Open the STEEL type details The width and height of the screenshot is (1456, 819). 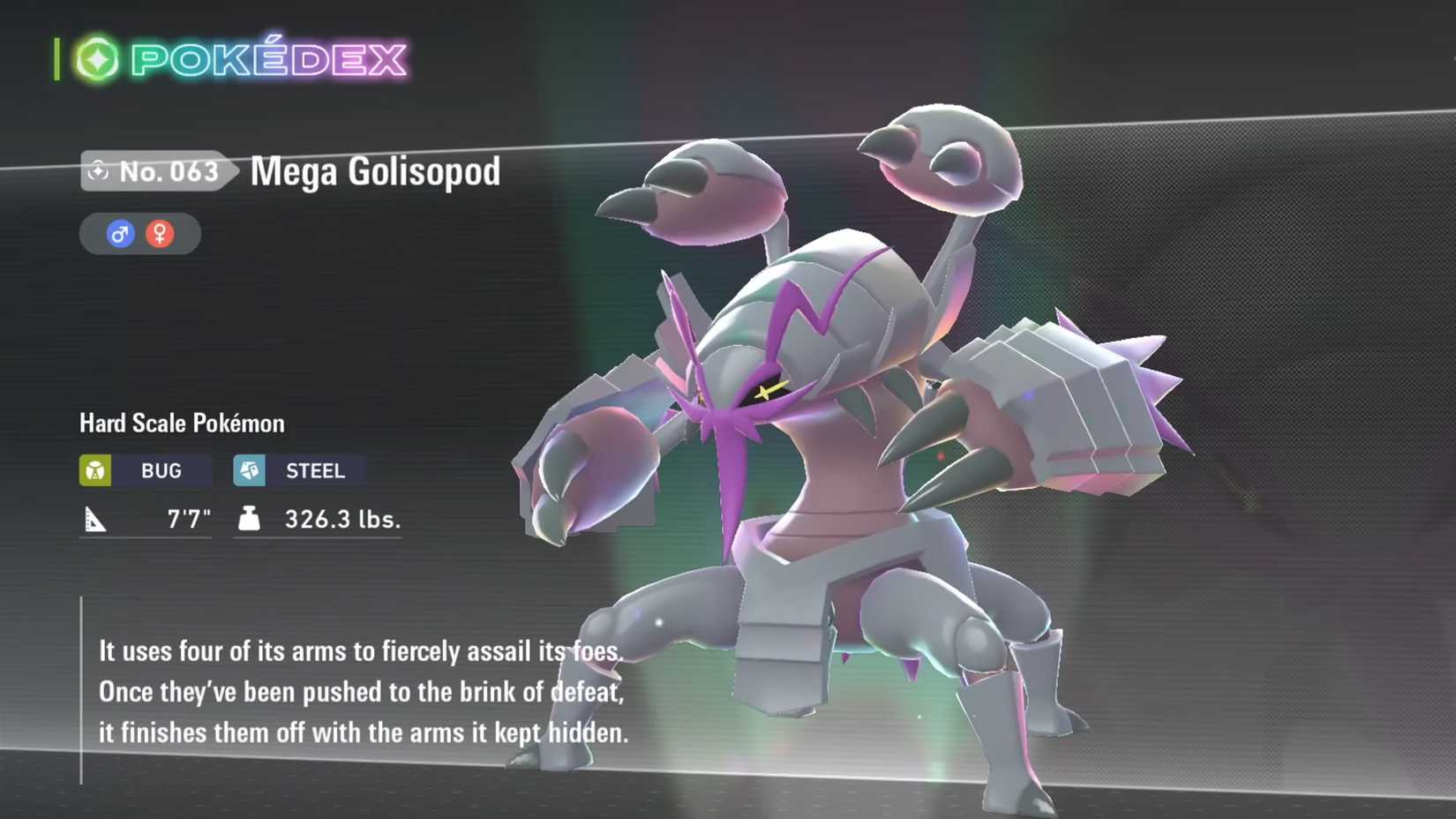click(300, 470)
